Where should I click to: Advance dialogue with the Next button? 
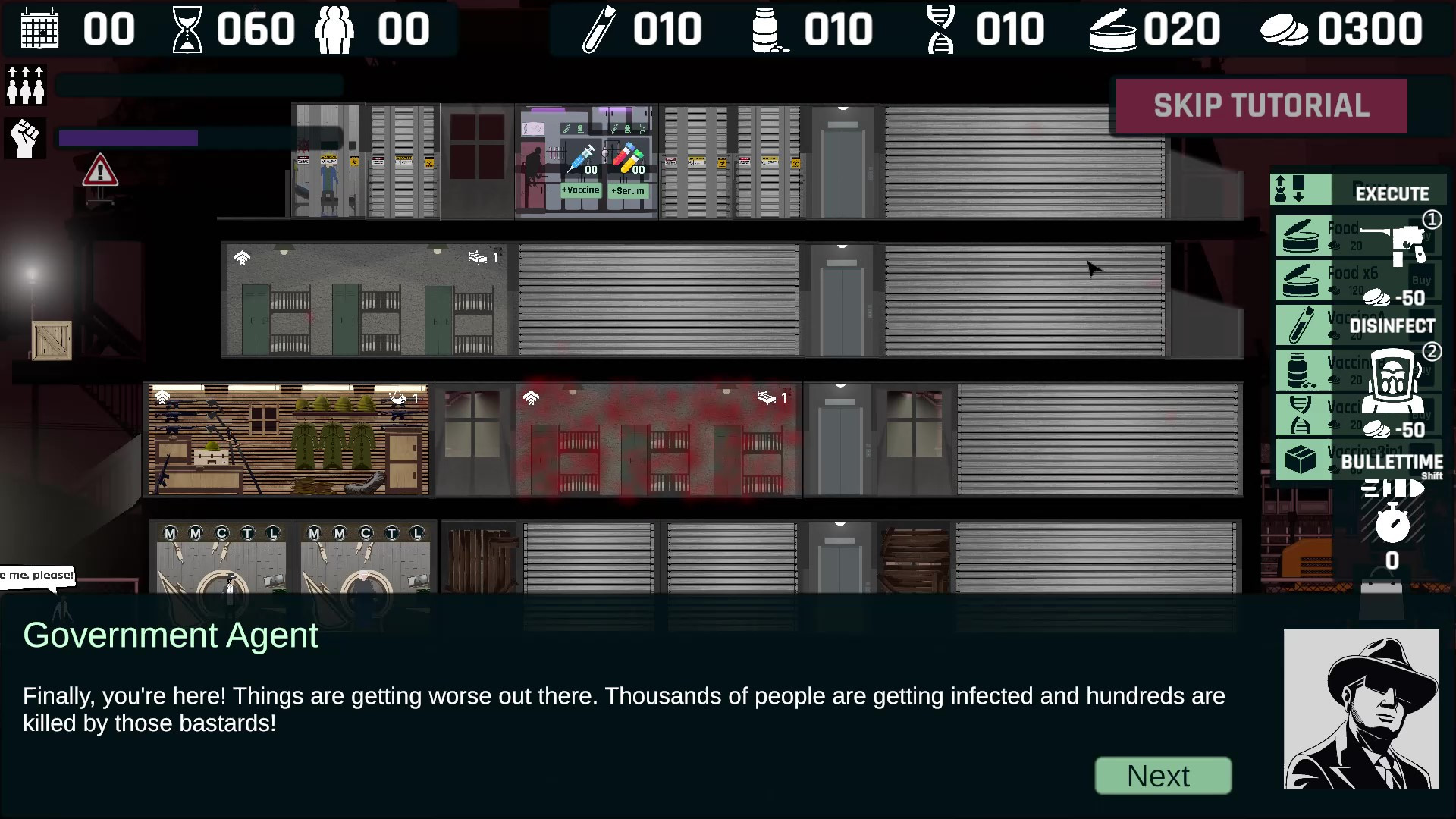[1163, 776]
